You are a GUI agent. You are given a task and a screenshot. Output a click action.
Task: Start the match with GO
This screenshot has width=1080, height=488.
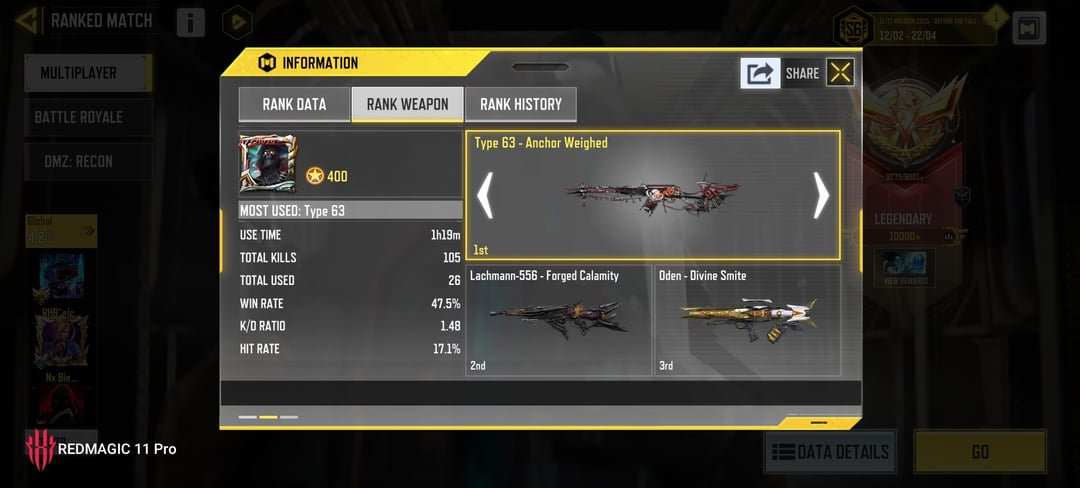pos(980,452)
